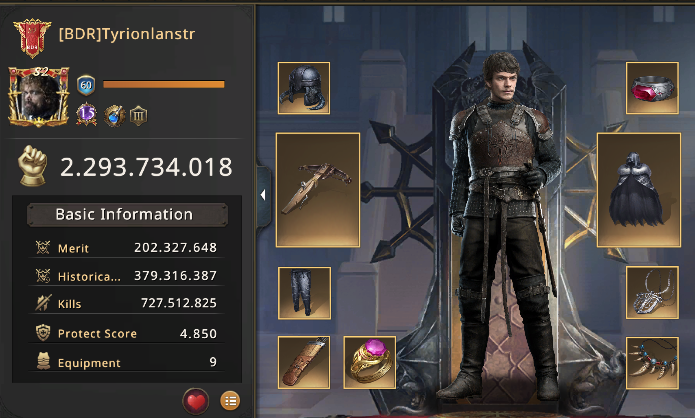Click the red heart like button
The width and height of the screenshot is (695, 418).
(196, 400)
